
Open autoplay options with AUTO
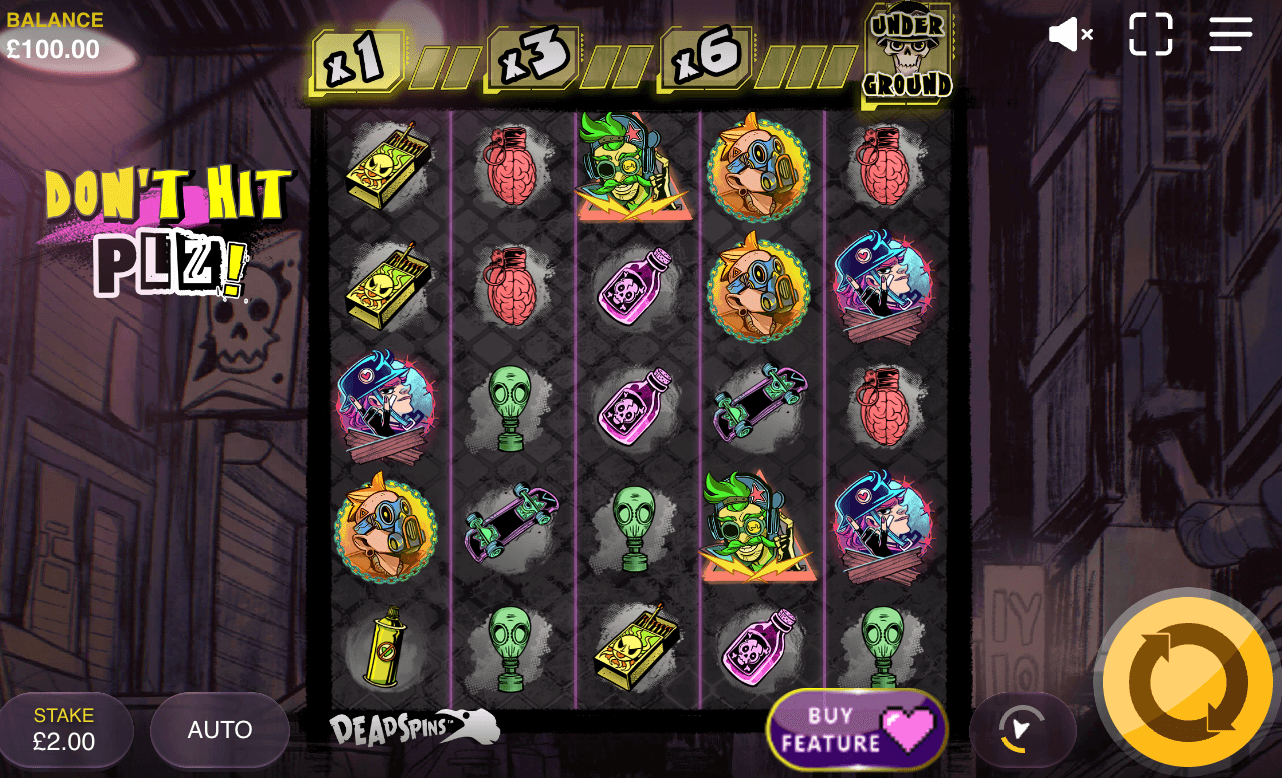[219, 730]
